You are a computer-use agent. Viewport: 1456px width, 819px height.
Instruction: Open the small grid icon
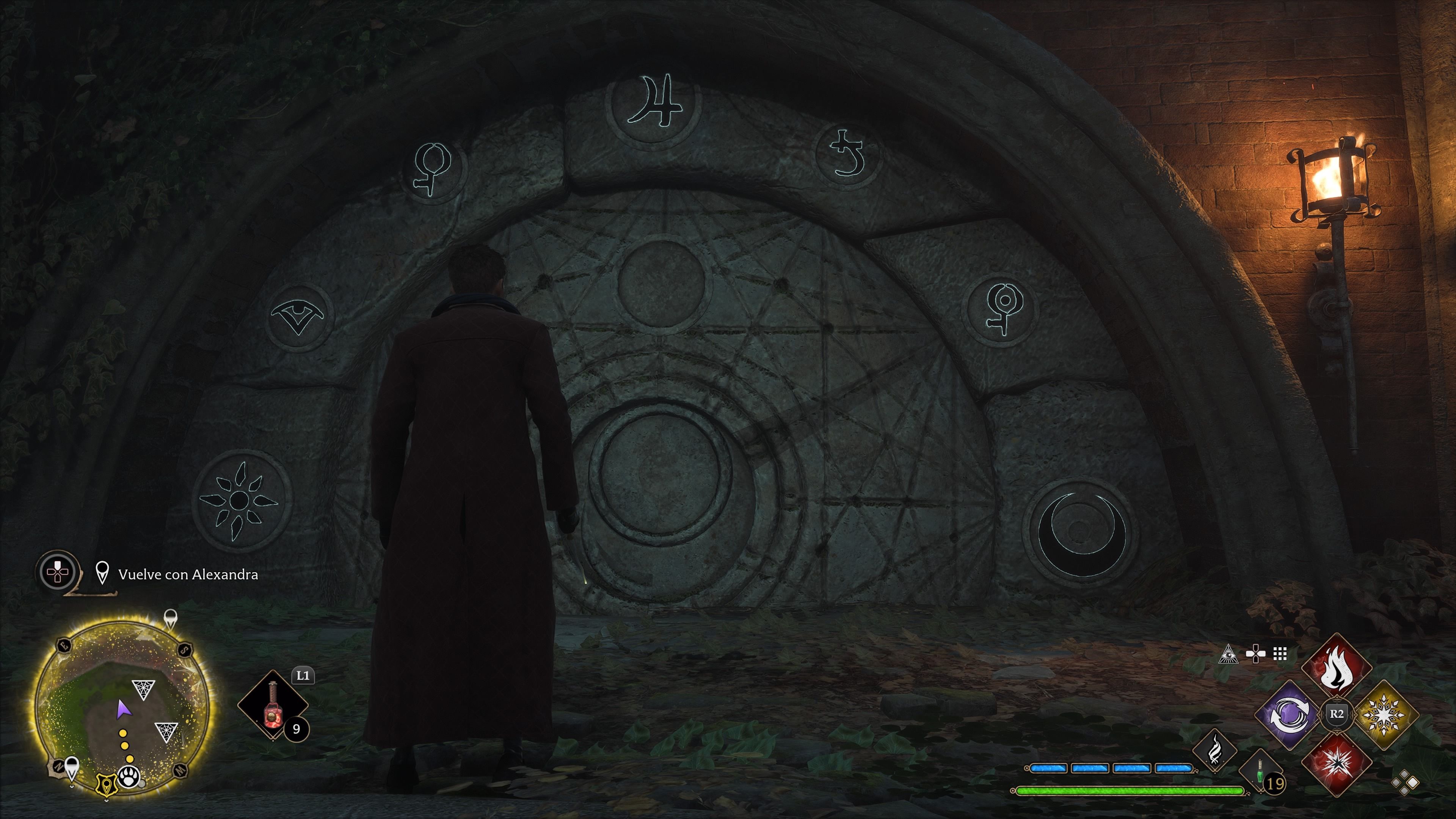(x=1280, y=654)
